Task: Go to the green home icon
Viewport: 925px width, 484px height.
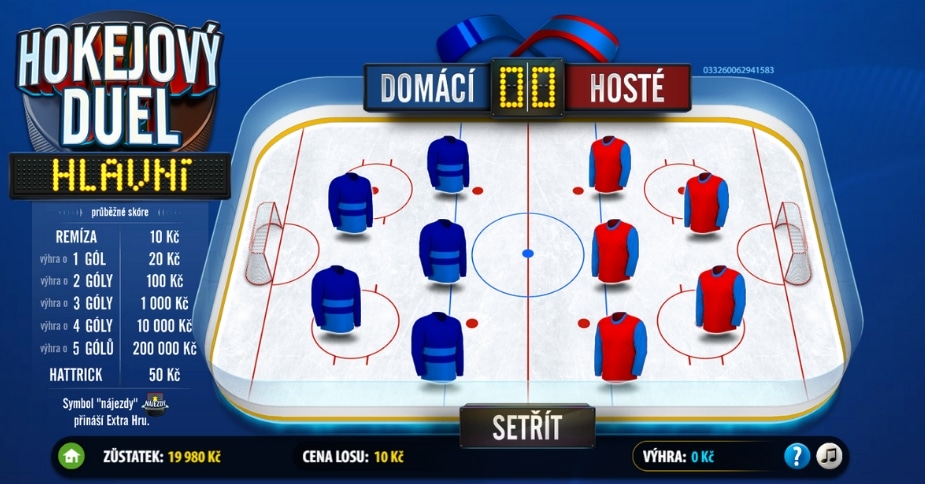Action: [x=70, y=457]
